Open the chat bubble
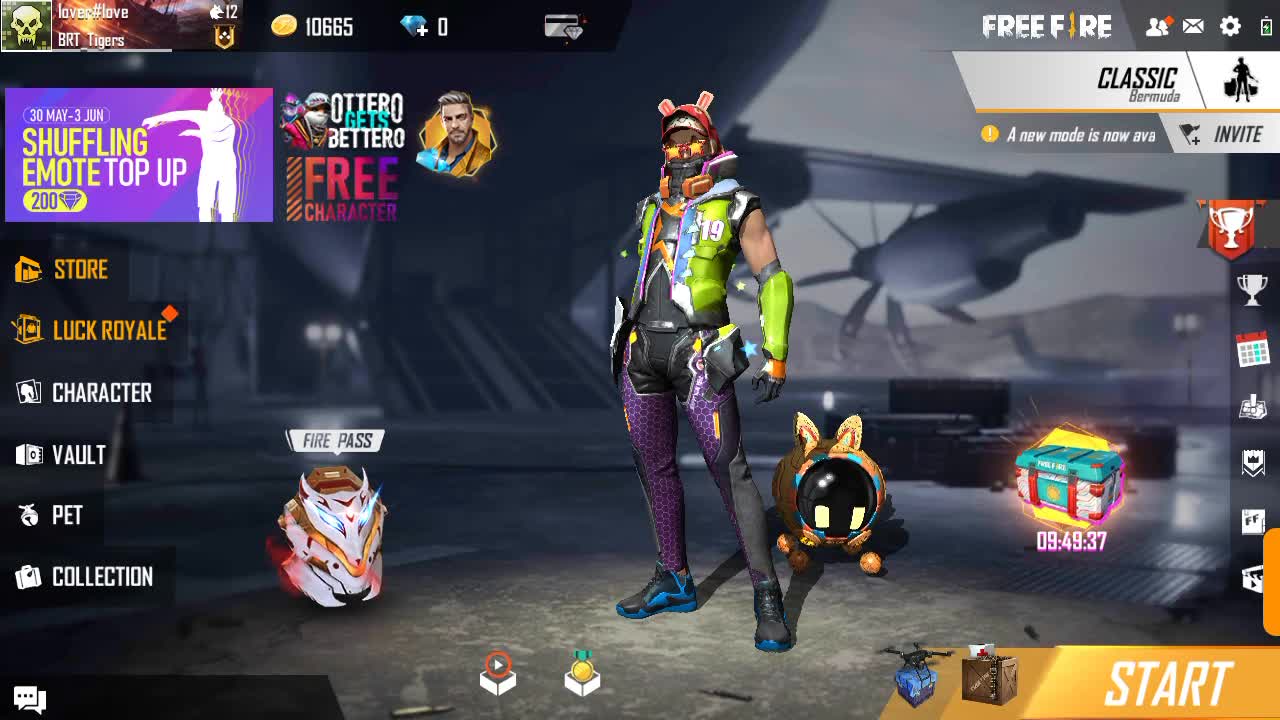The height and width of the screenshot is (720, 1280). (29, 699)
